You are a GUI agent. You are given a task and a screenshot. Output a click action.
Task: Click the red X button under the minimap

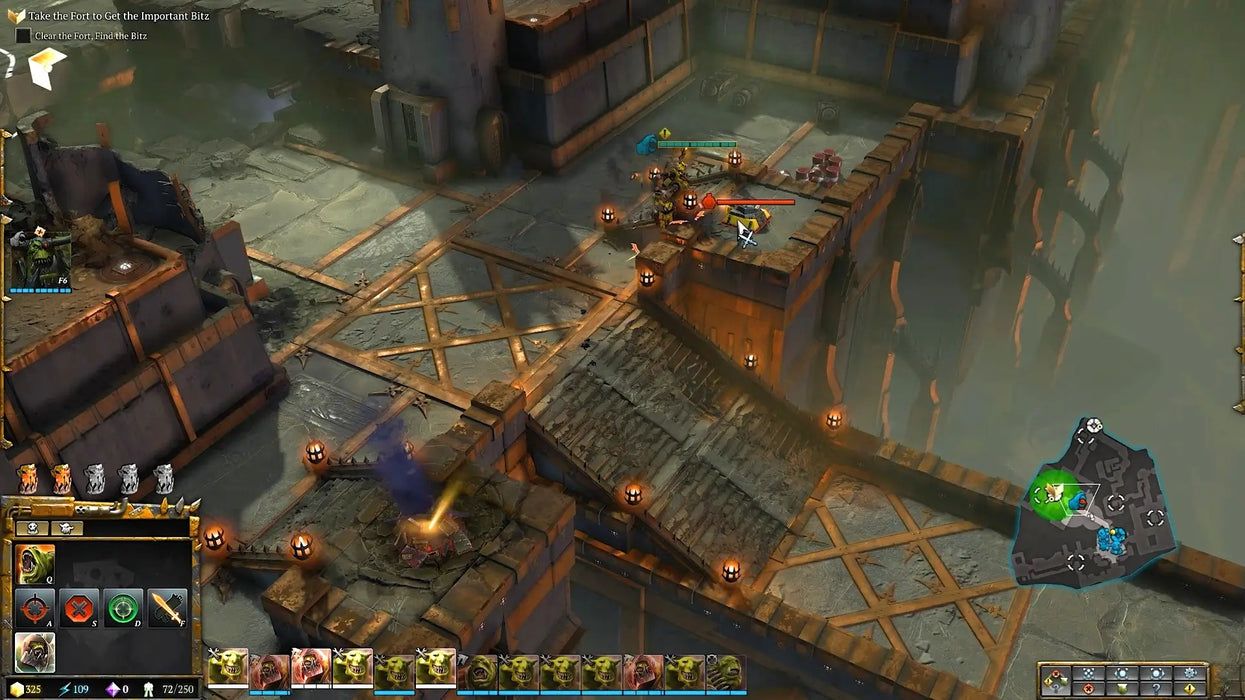pyautogui.click(x=1088, y=688)
